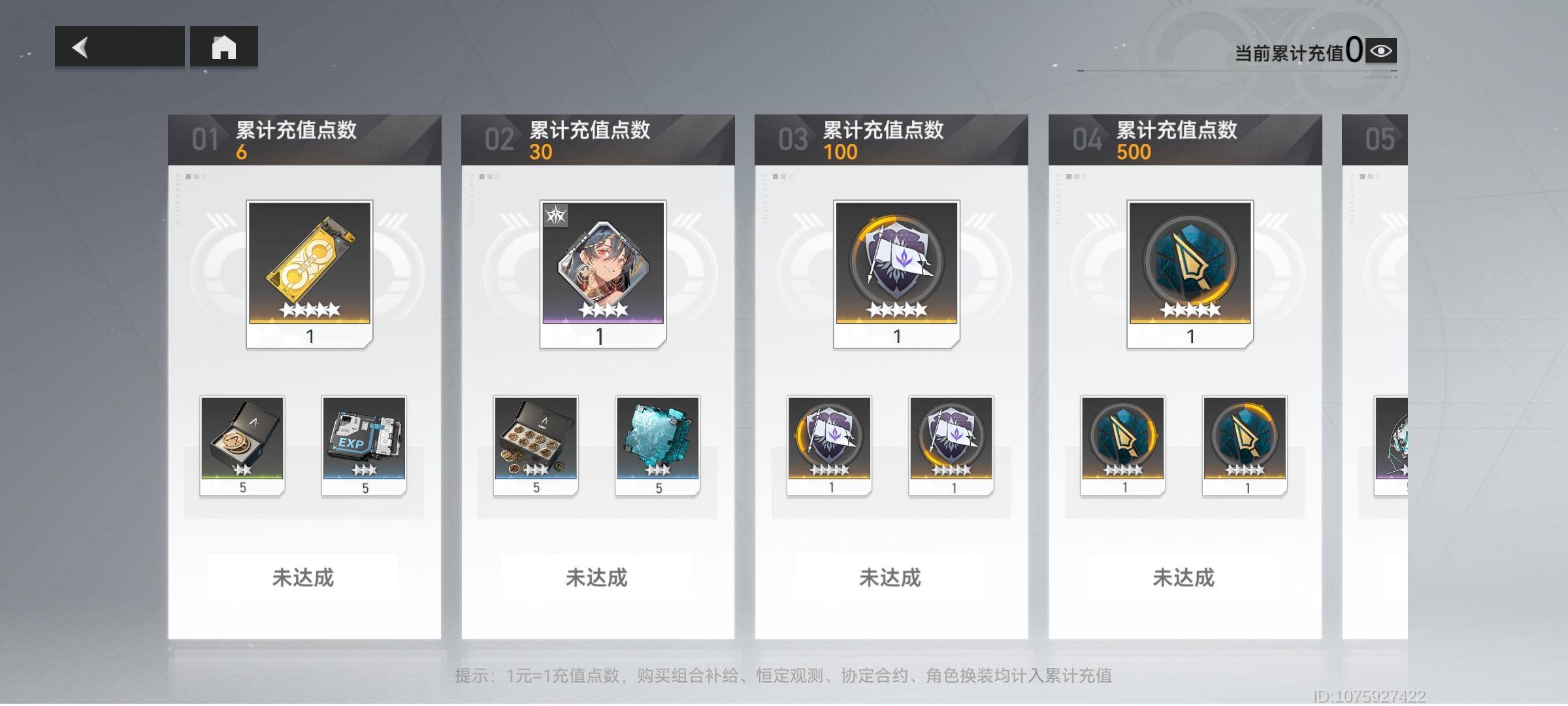Screen dimensions: 1568x706
Task: Click the cyan crystal fragment reward in tier 02
Action: pos(658,445)
